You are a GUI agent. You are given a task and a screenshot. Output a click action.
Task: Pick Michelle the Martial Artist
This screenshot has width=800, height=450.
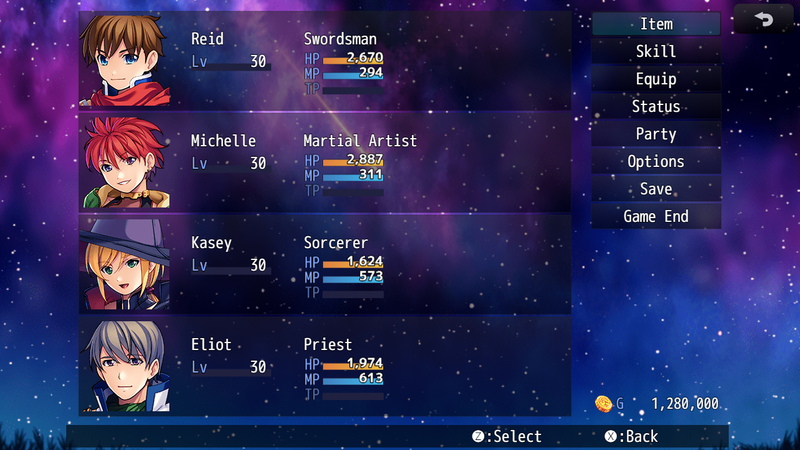click(325, 163)
